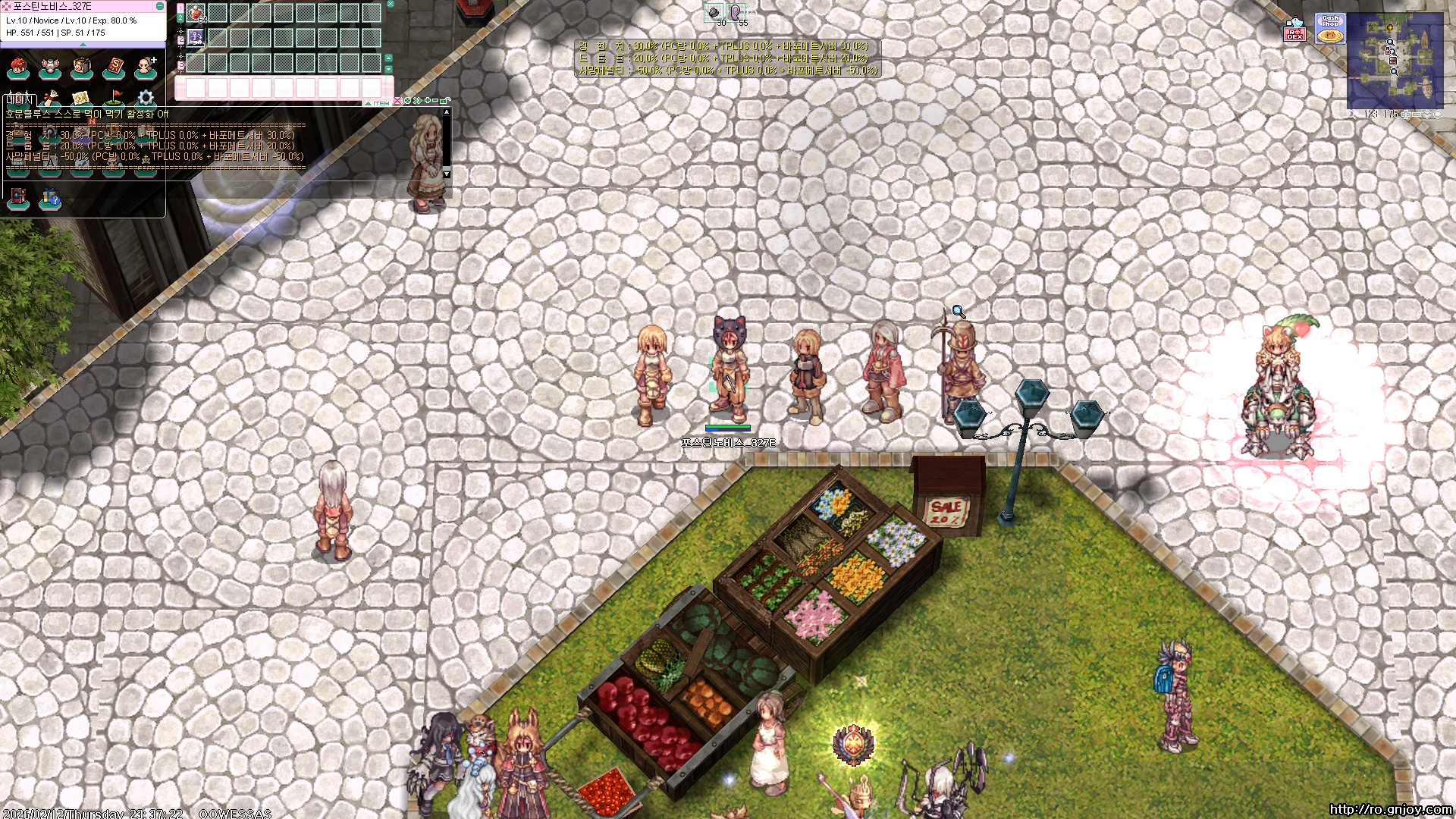Open the character status menu icon
Screen dimensions: 1456x819
(x=17, y=68)
